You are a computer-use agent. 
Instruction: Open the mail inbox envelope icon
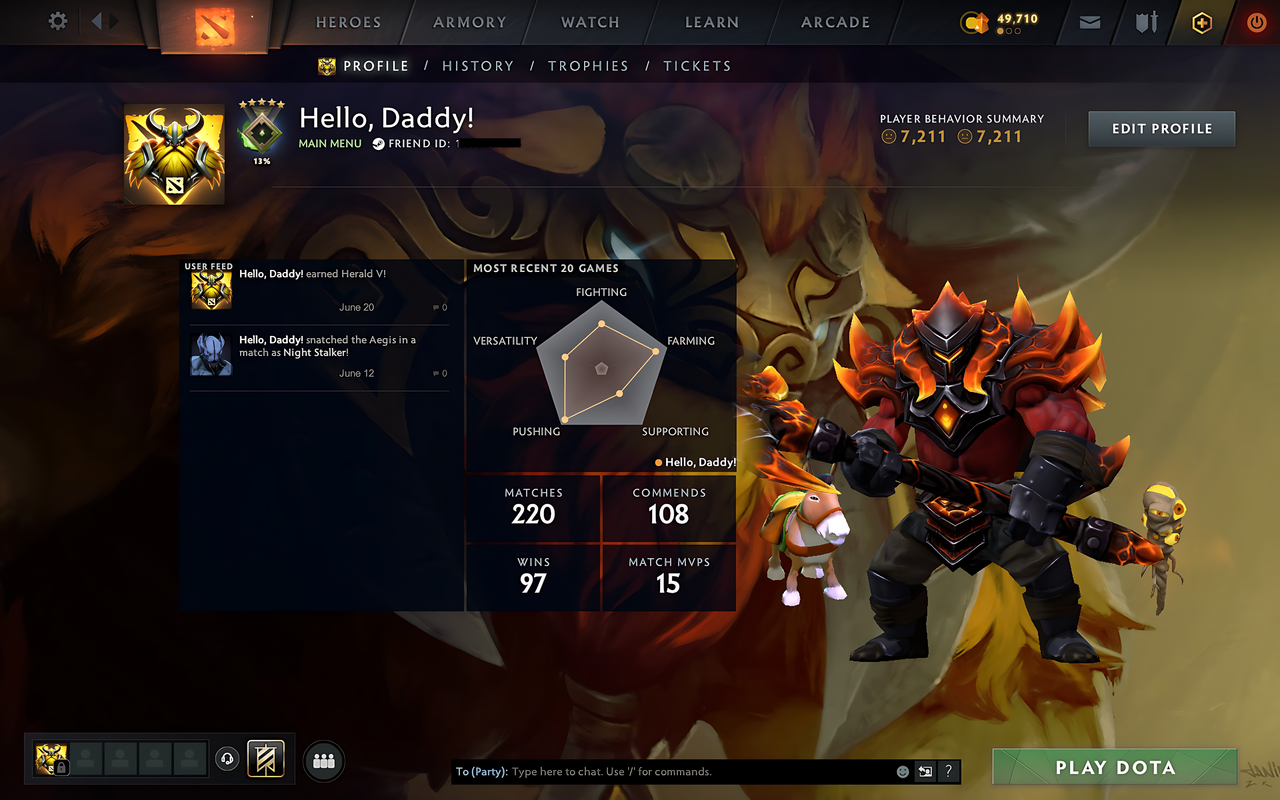[x=1089, y=22]
